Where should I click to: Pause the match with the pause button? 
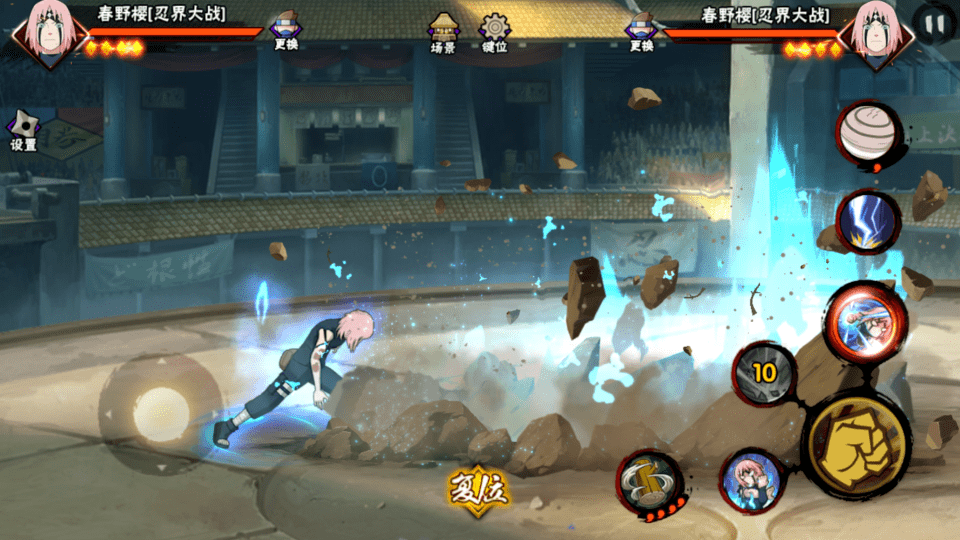coord(934,24)
